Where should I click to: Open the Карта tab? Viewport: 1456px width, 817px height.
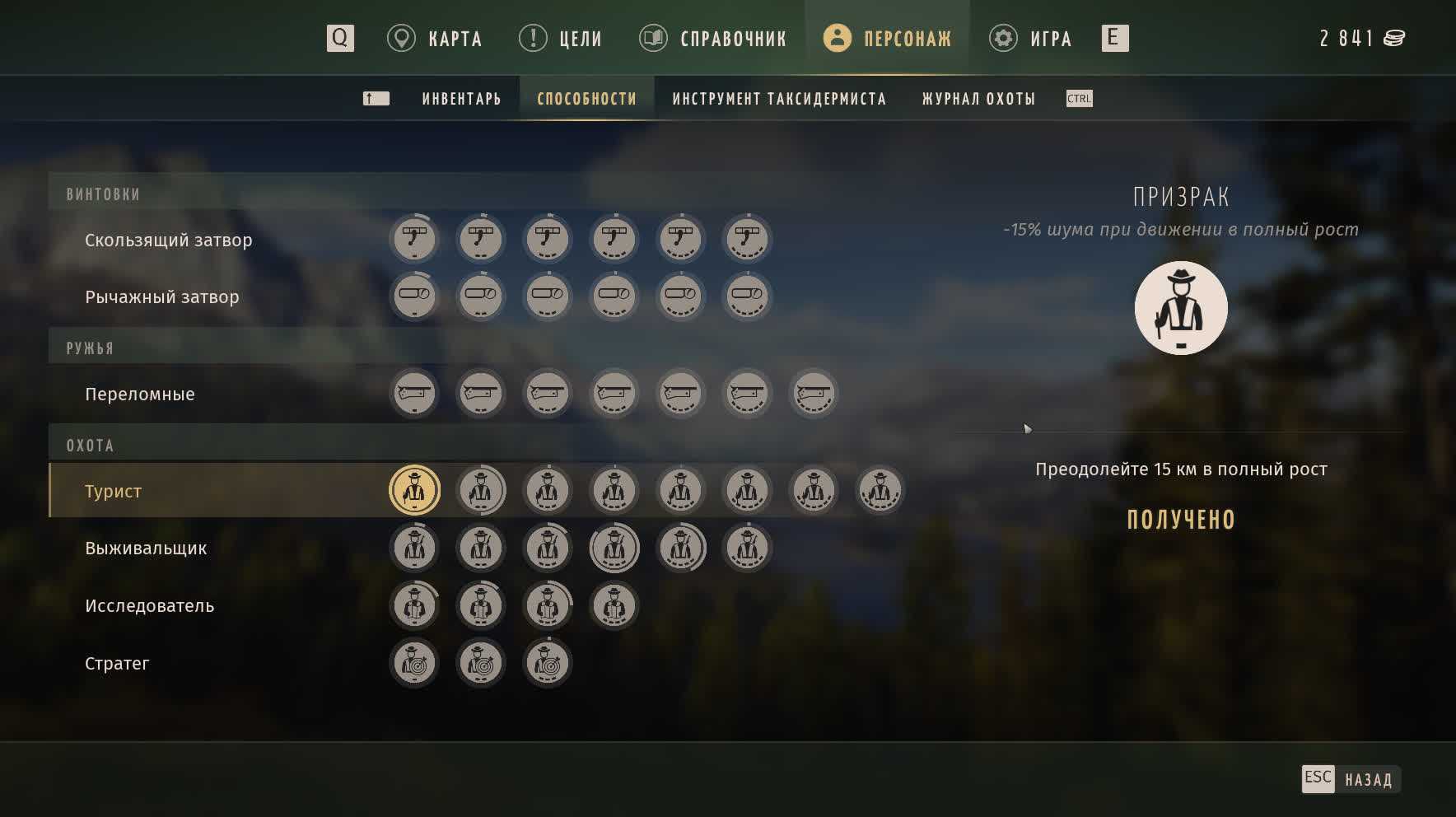pyautogui.click(x=436, y=39)
